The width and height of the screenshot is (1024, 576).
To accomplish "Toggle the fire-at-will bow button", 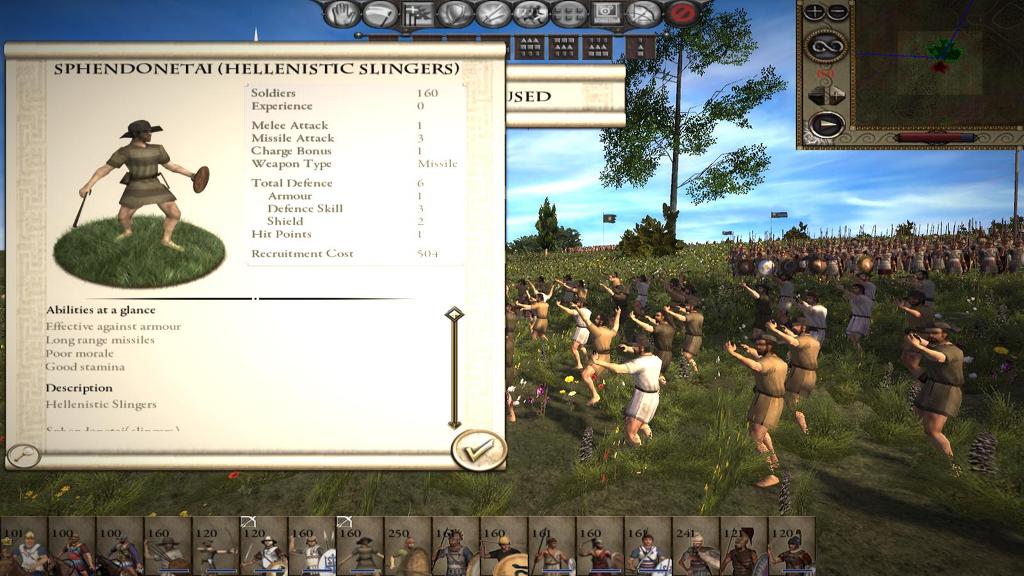I will [x=645, y=14].
